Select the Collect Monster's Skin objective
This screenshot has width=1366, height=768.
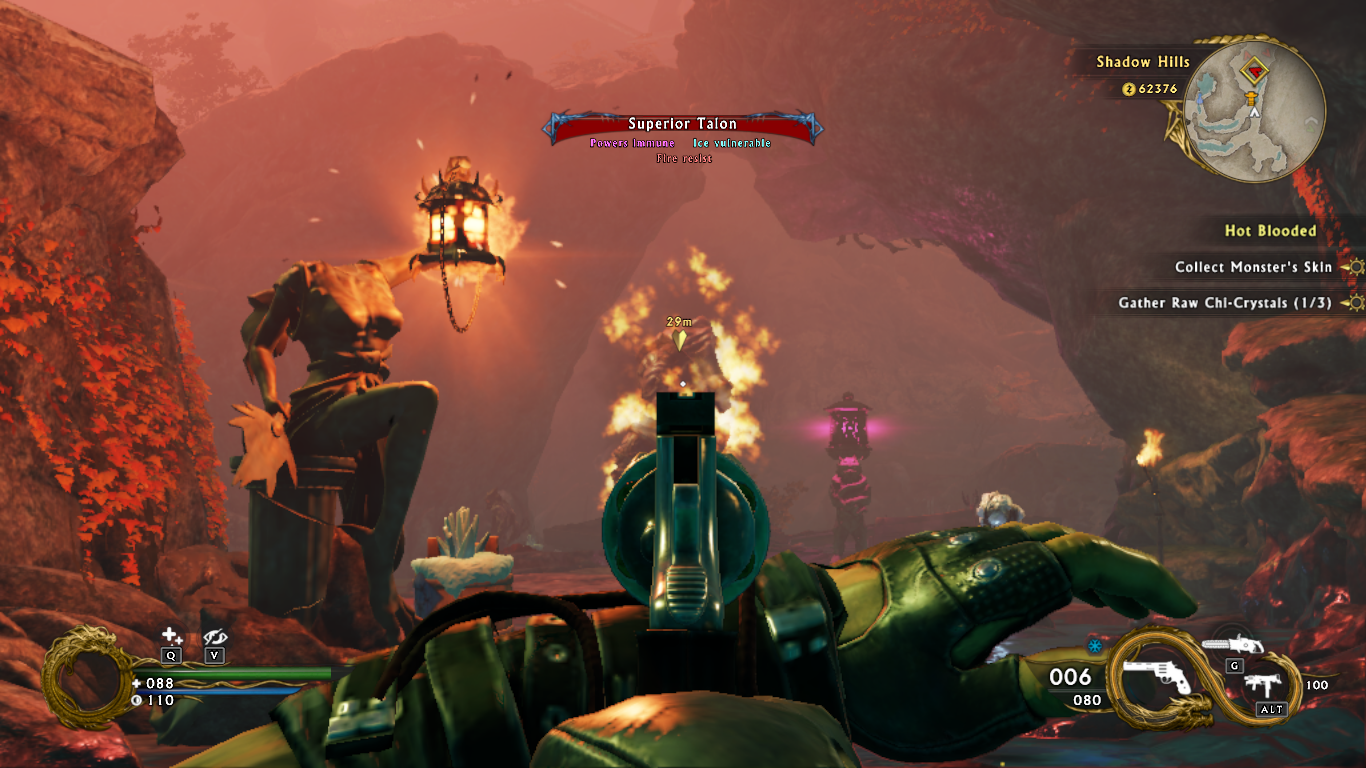click(x=1253, y=267)
